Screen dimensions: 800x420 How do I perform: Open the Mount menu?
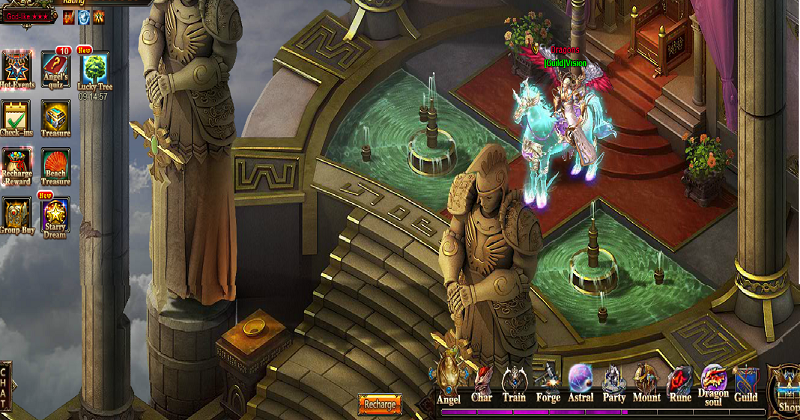pyautogui.click(x=647, y=381)
